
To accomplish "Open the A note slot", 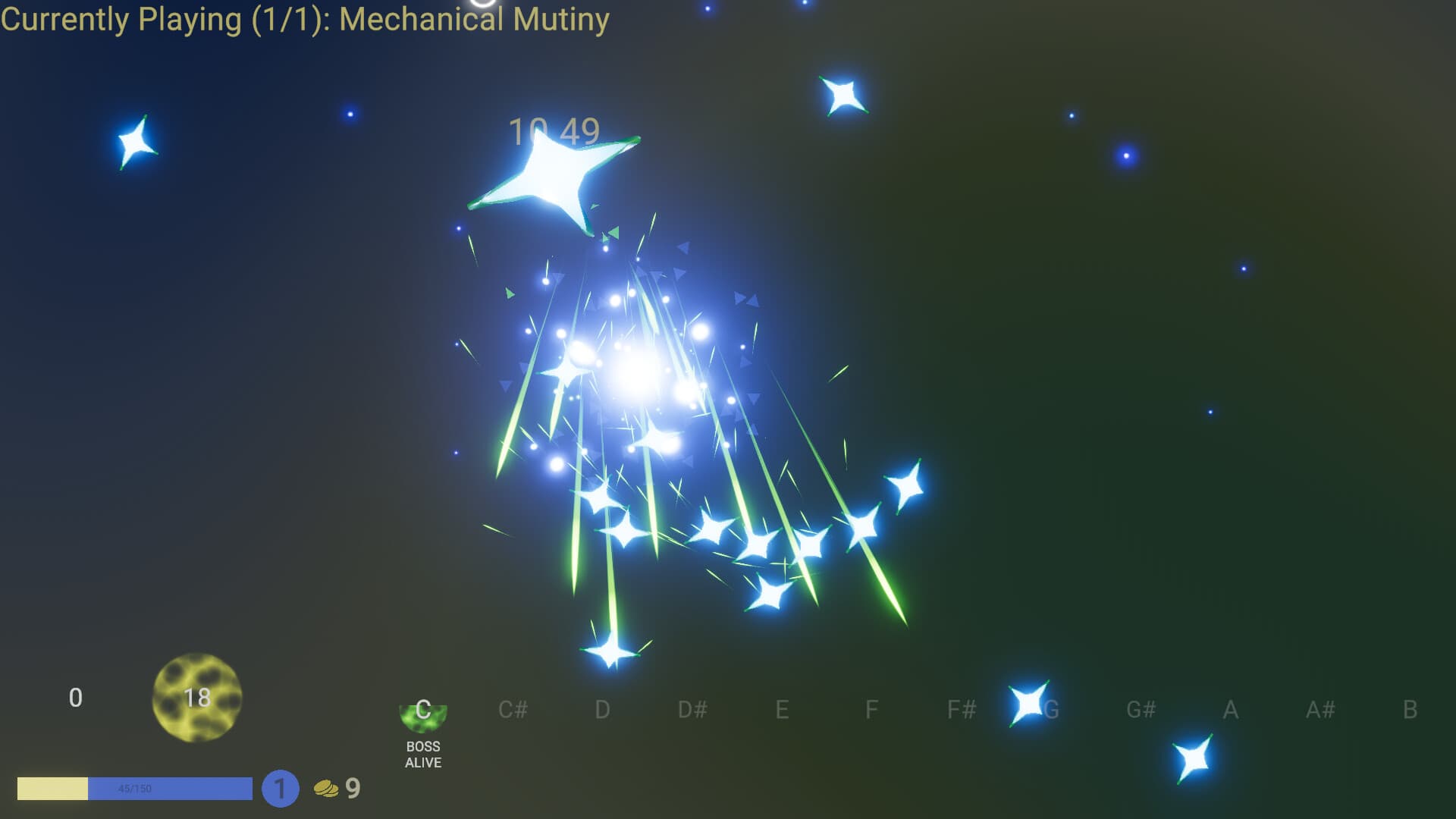I will click(1229, 711).
